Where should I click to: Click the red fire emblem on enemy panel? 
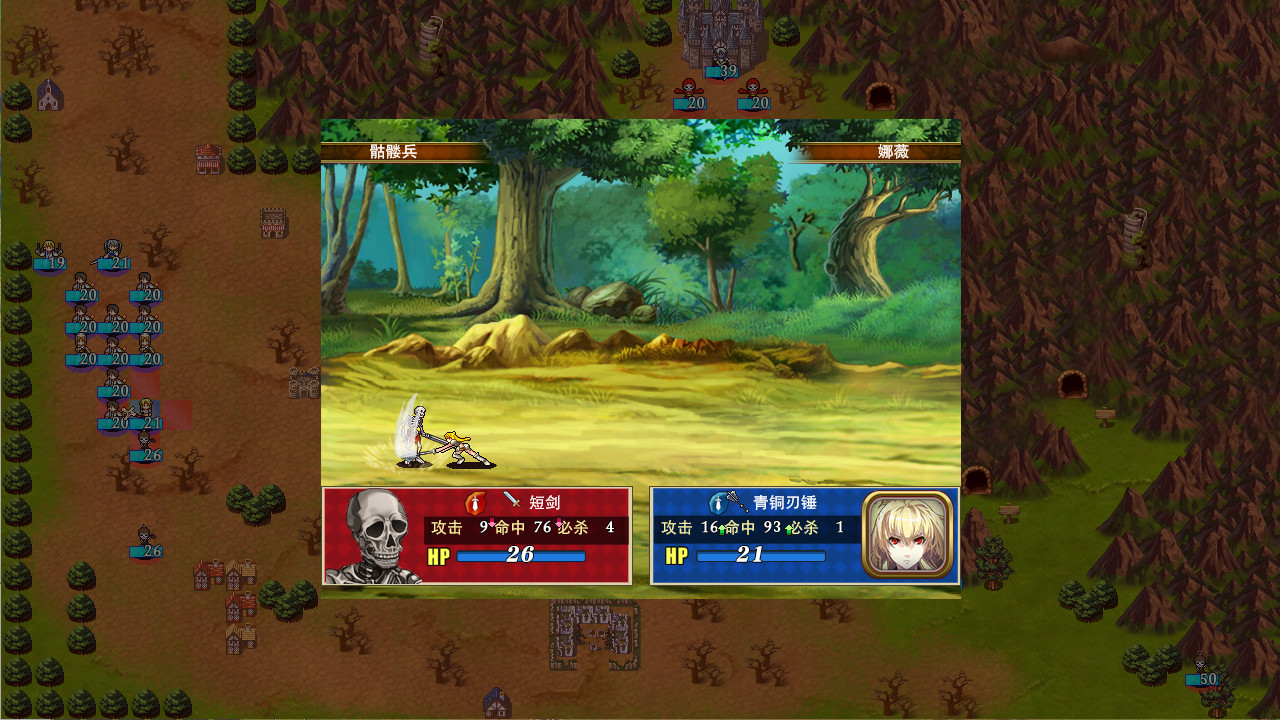(475, 500)
